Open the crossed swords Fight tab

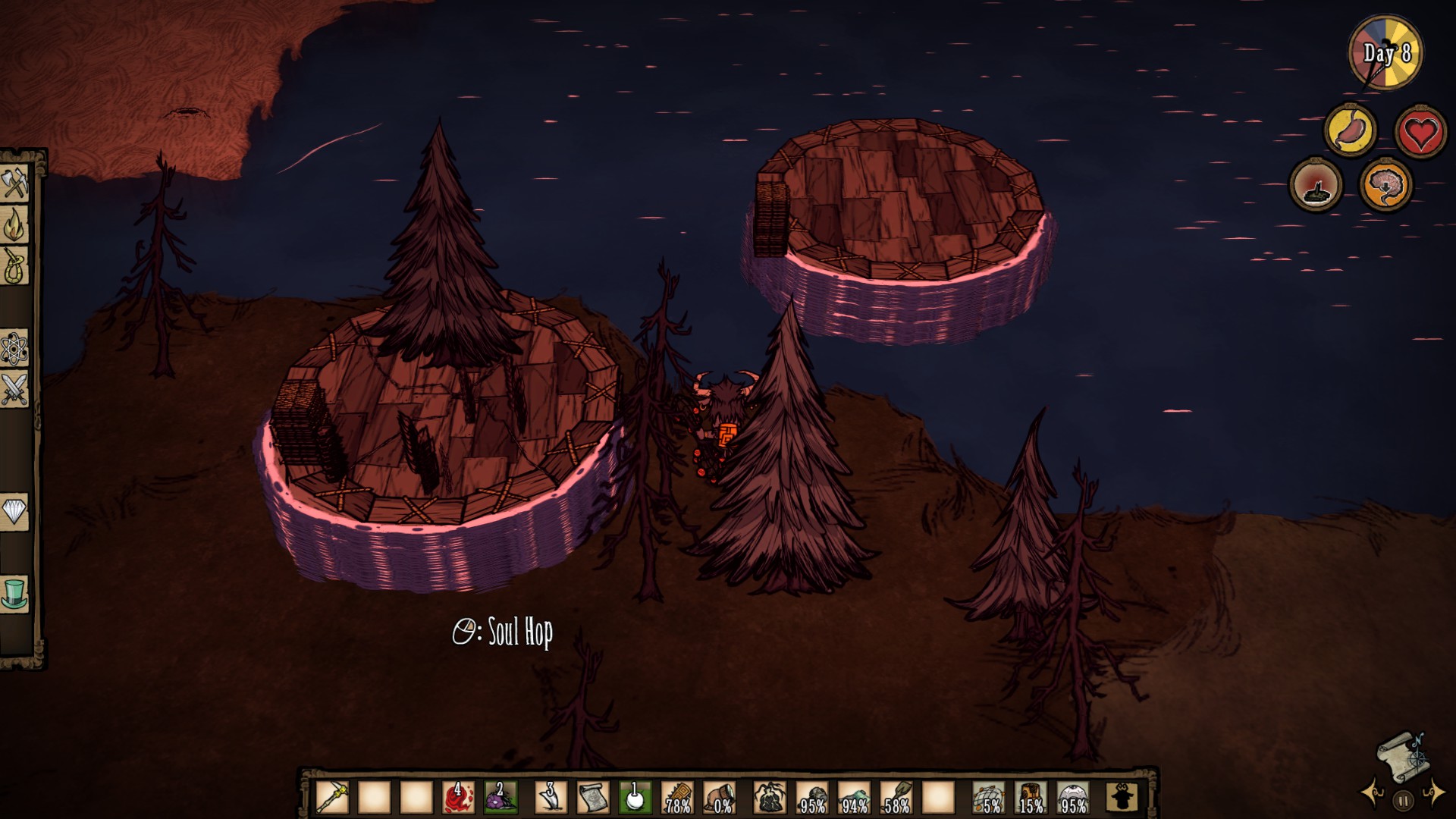tap(15, 389)
